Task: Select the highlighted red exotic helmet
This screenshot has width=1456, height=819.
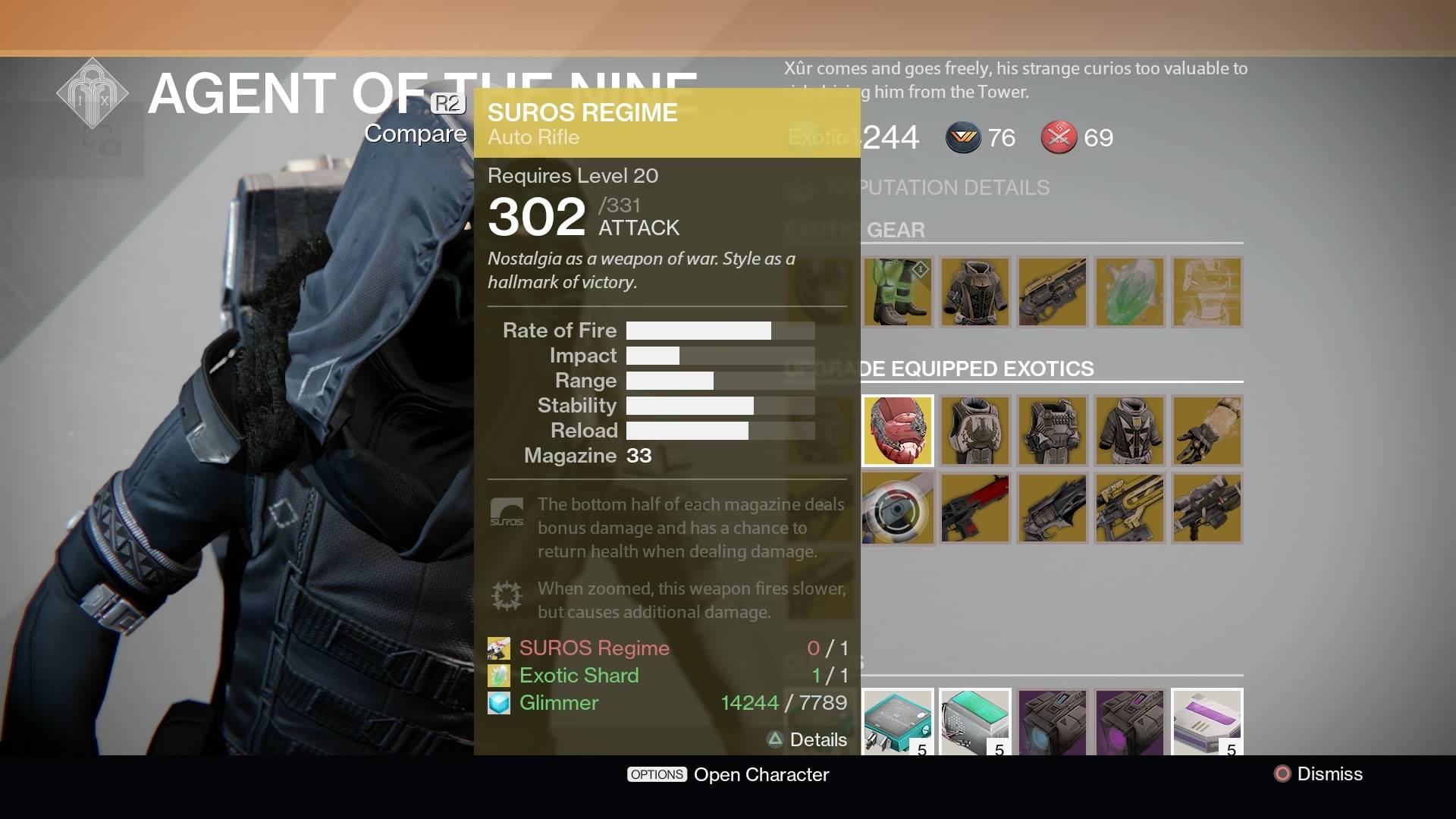Action: [898, 431]
